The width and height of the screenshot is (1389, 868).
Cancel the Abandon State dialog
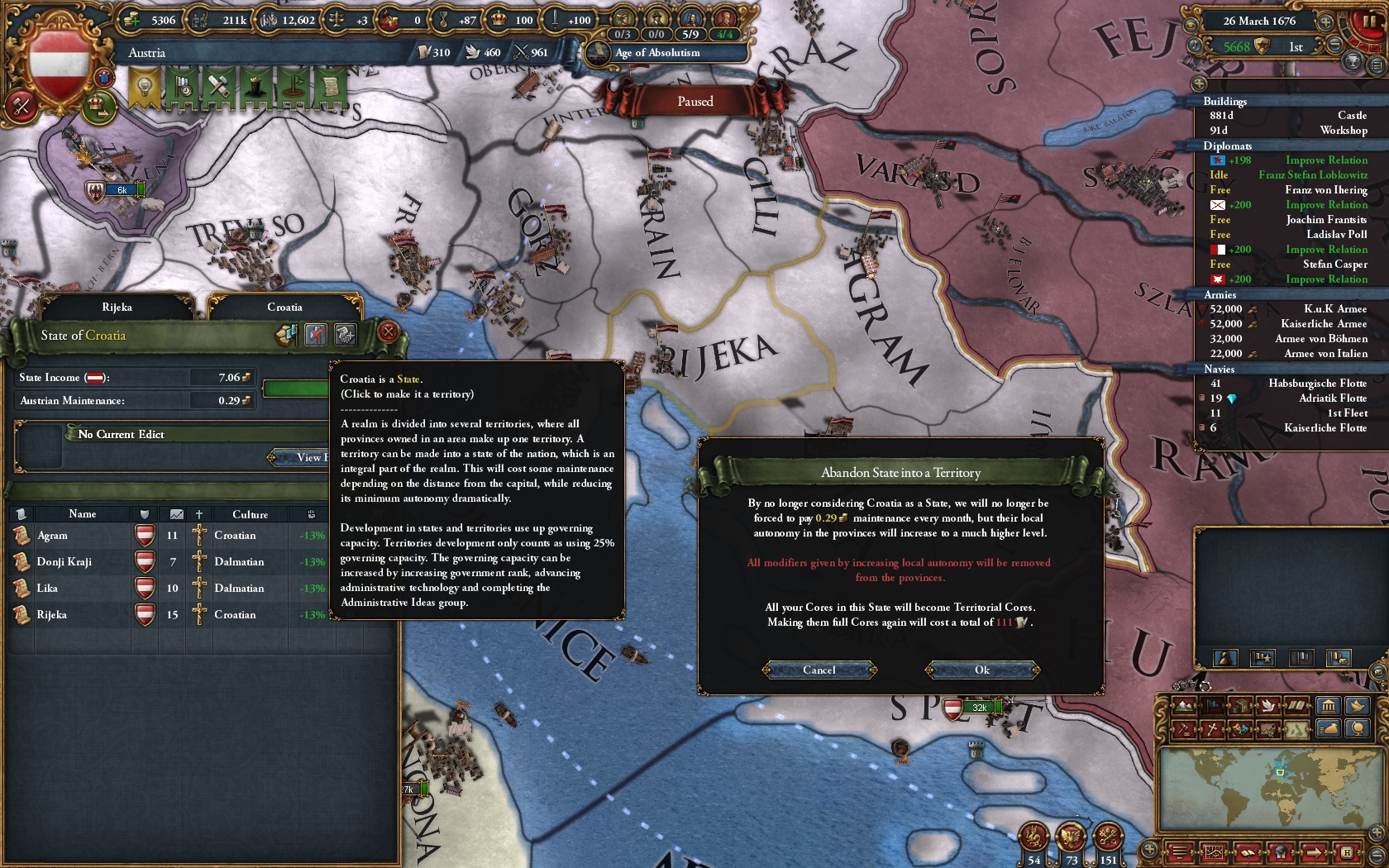pos(819,670)
